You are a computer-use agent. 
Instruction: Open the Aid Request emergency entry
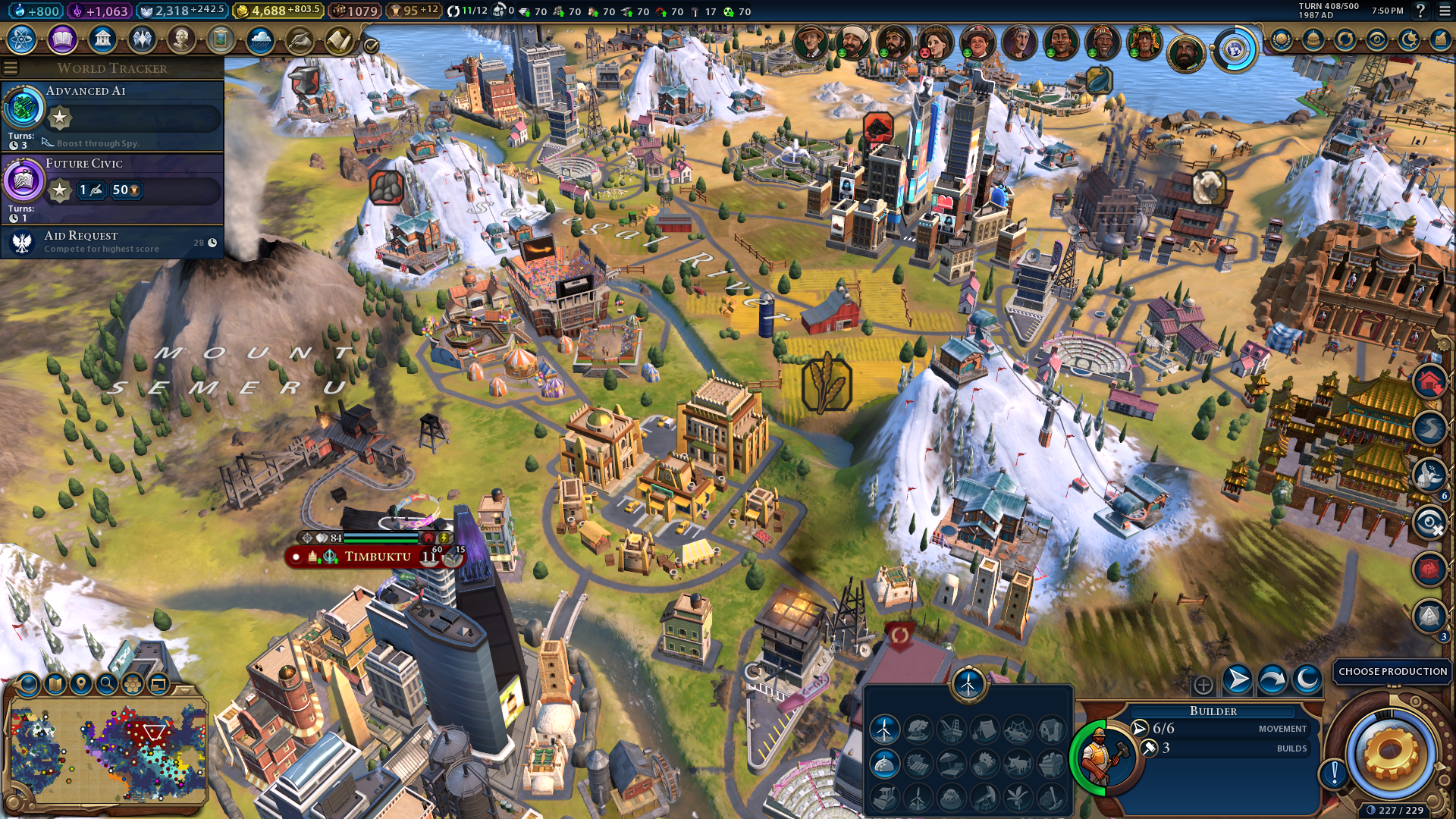coord(112,242)
